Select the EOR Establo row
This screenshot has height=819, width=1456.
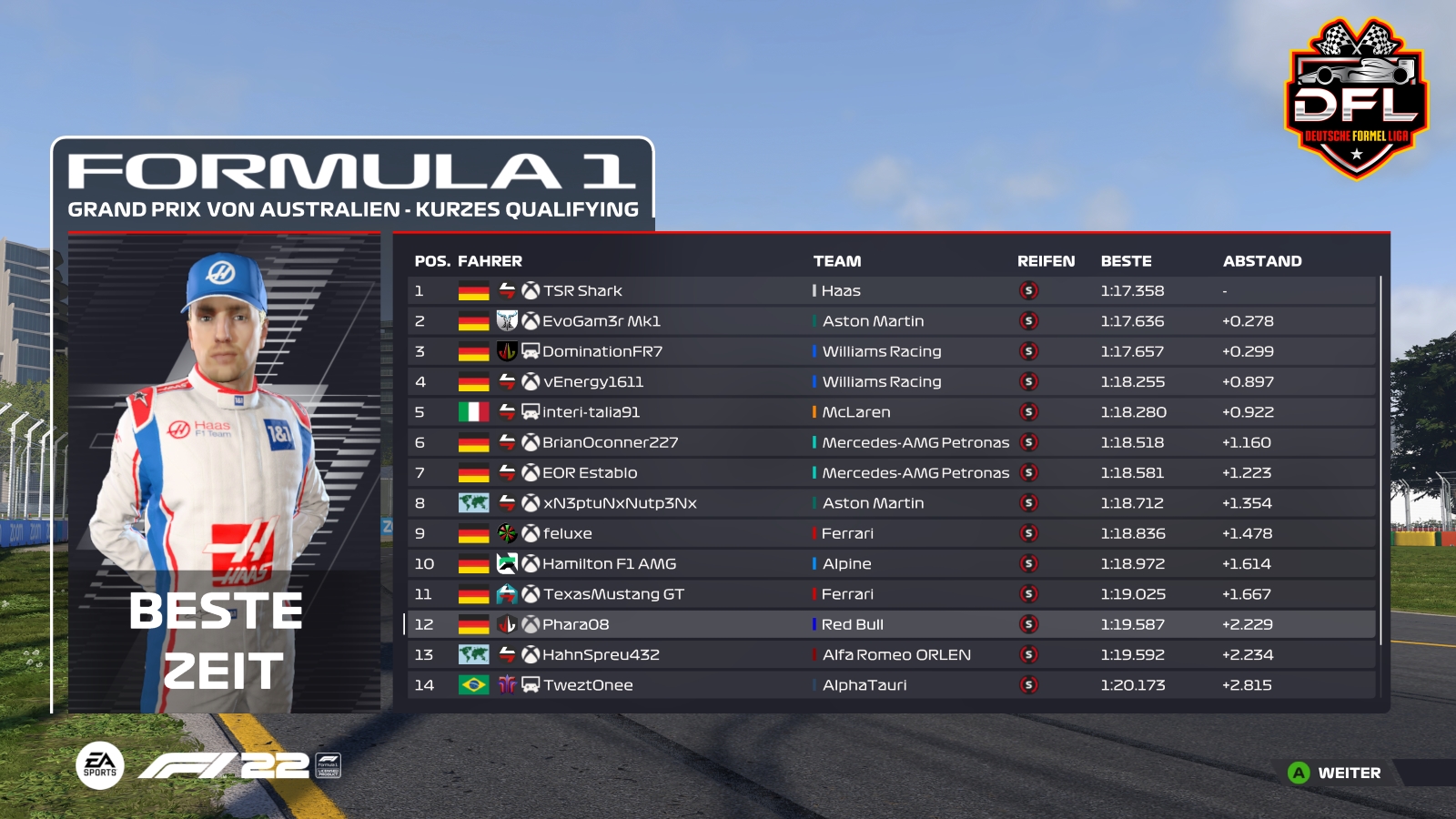point(590,473)
